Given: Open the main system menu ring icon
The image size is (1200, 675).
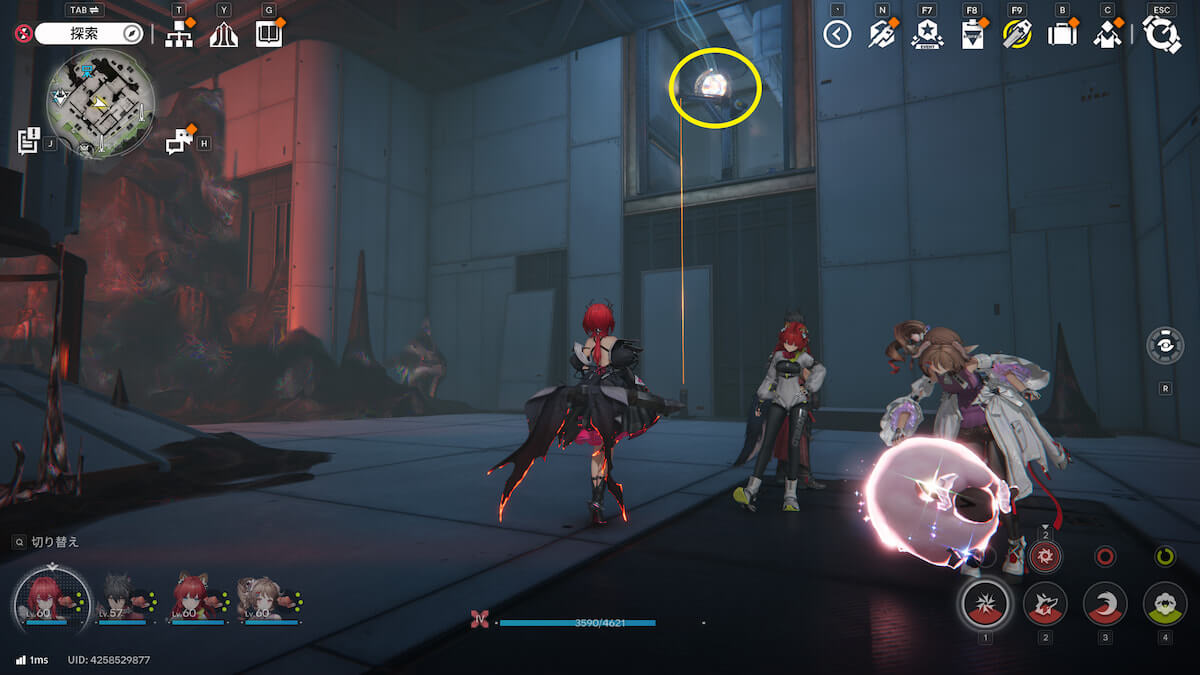Looking at the screenshot, I should [1162, 35].
